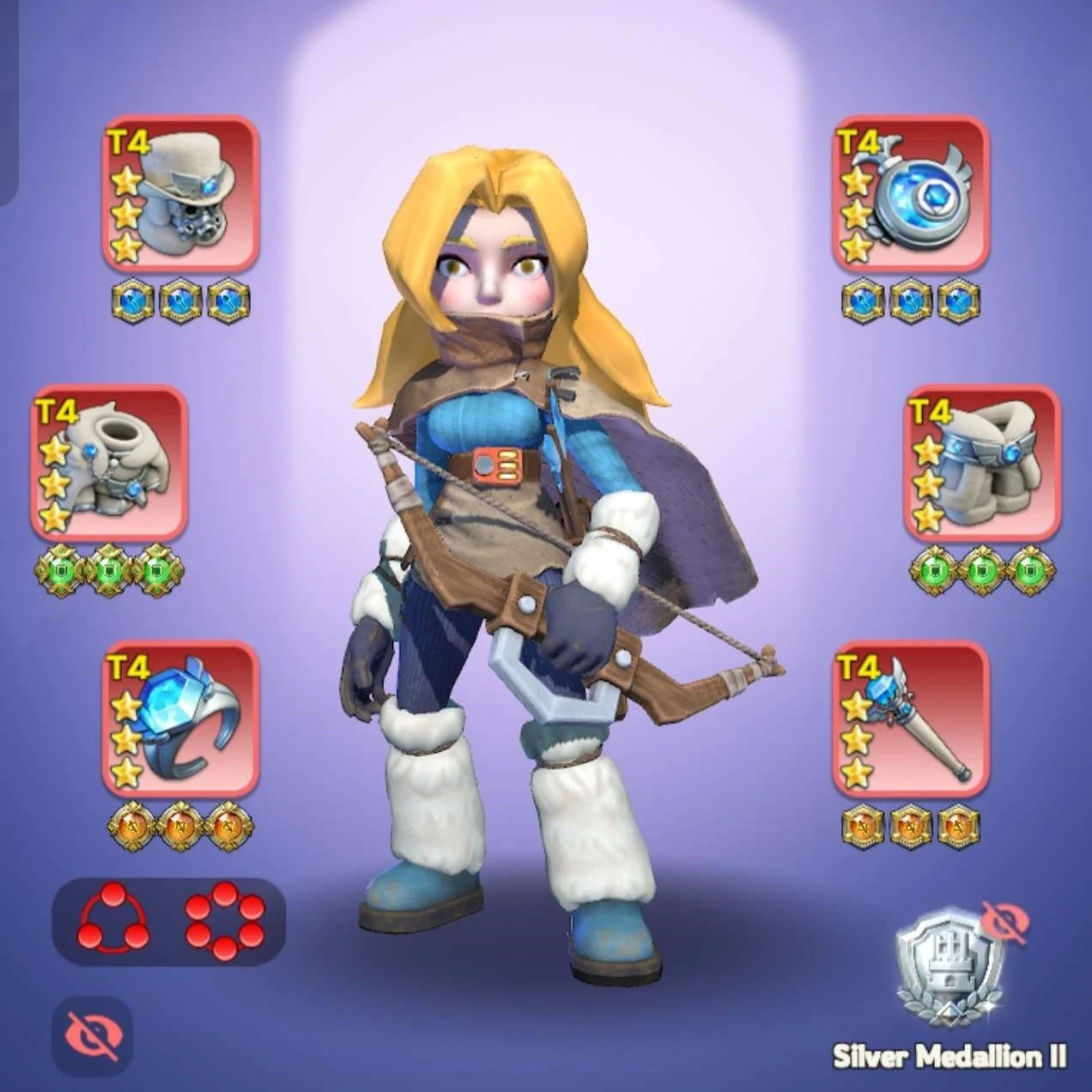
Task: Select the T4 blue gem amulet
Action: [x=911, y=194]
